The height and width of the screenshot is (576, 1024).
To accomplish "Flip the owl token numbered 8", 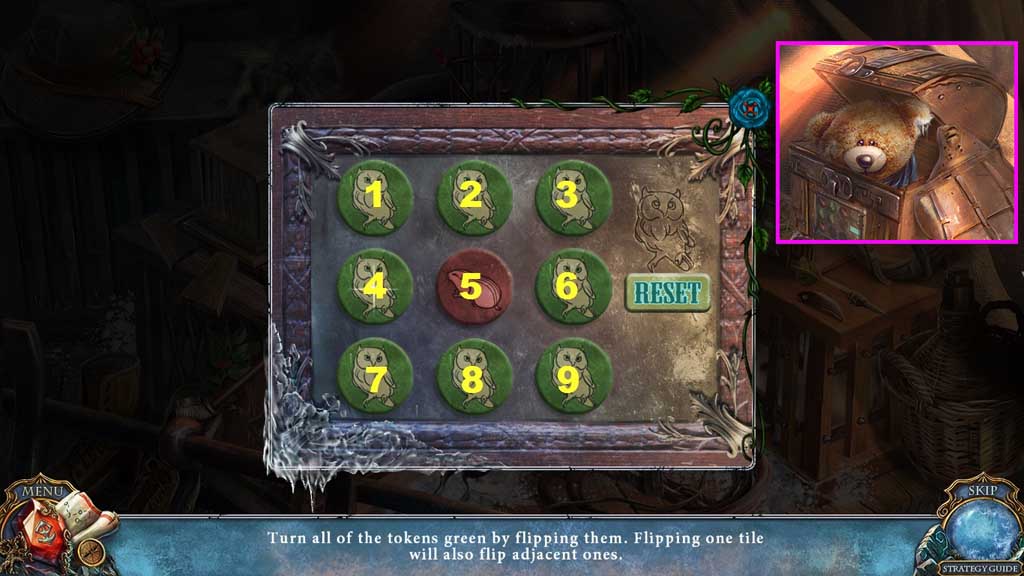I will tap(474, 376).
